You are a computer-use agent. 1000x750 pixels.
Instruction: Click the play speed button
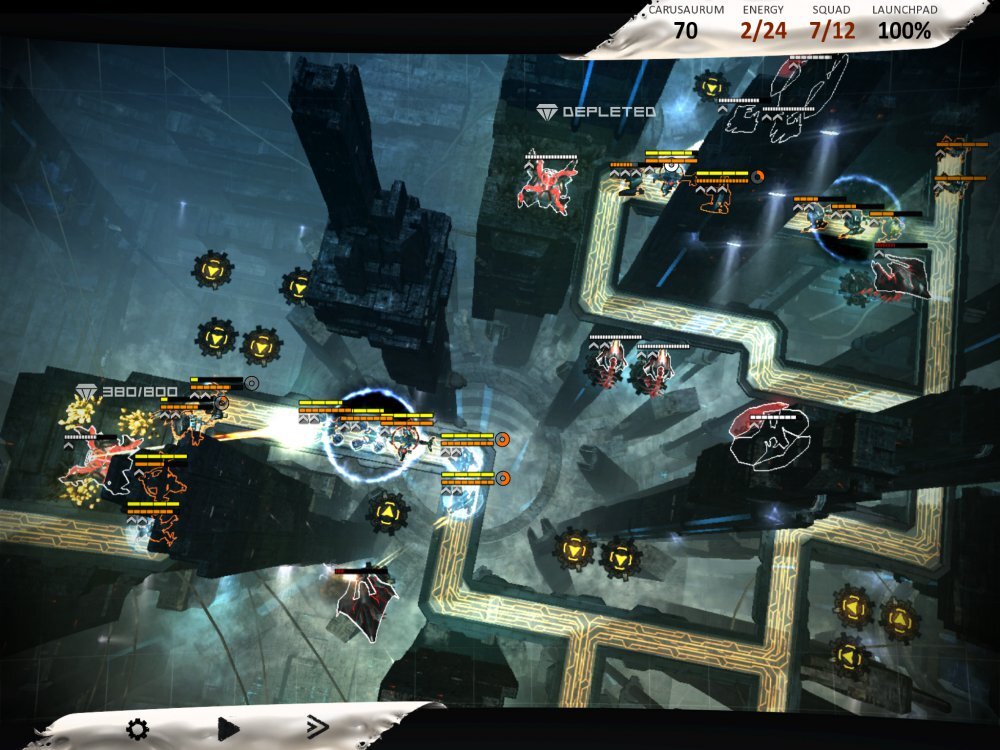point(228,729)
